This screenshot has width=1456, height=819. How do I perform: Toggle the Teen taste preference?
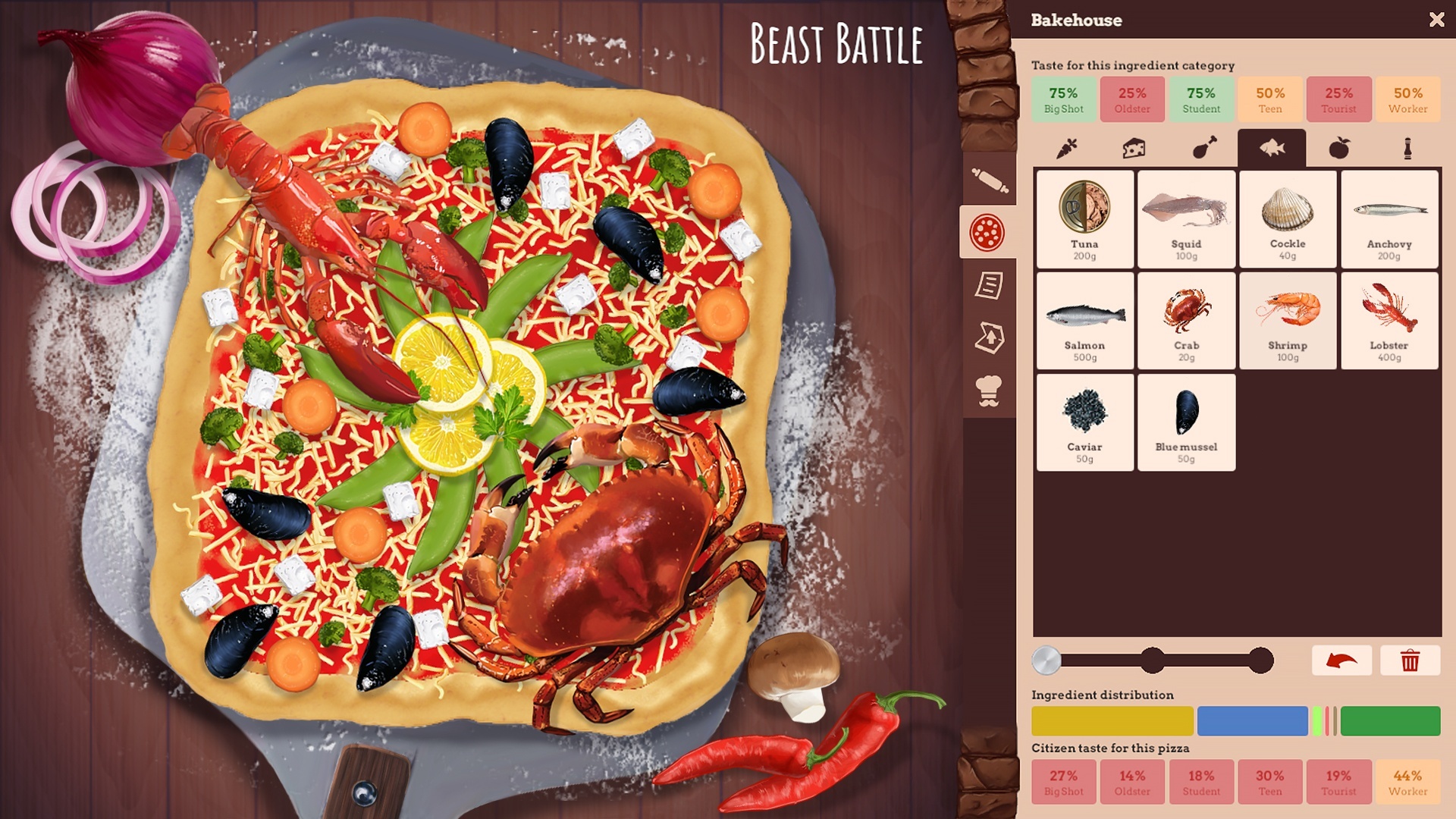click(1270, 99)
